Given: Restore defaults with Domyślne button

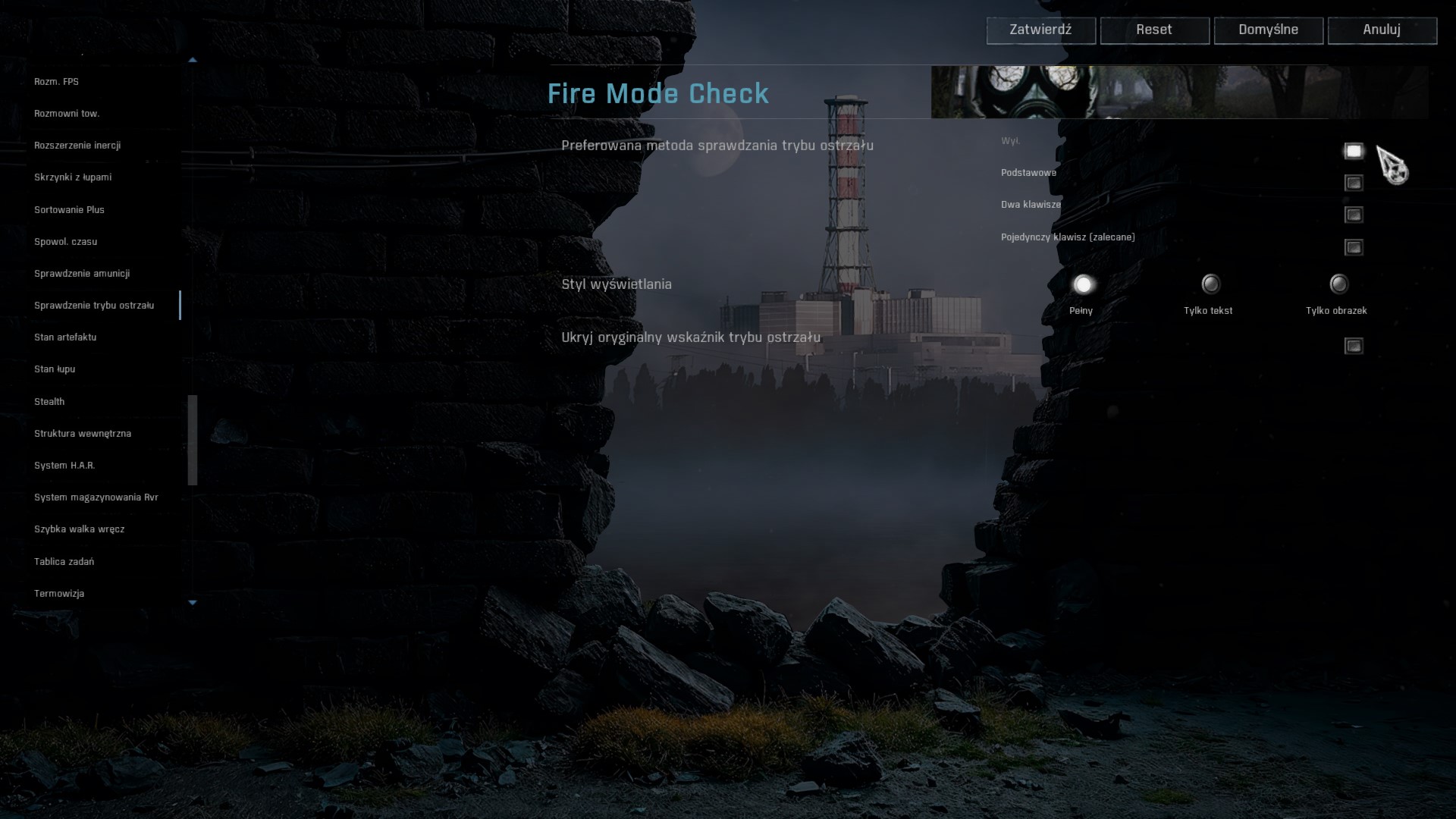Looking at the screenshot, I should [1268, 30].
